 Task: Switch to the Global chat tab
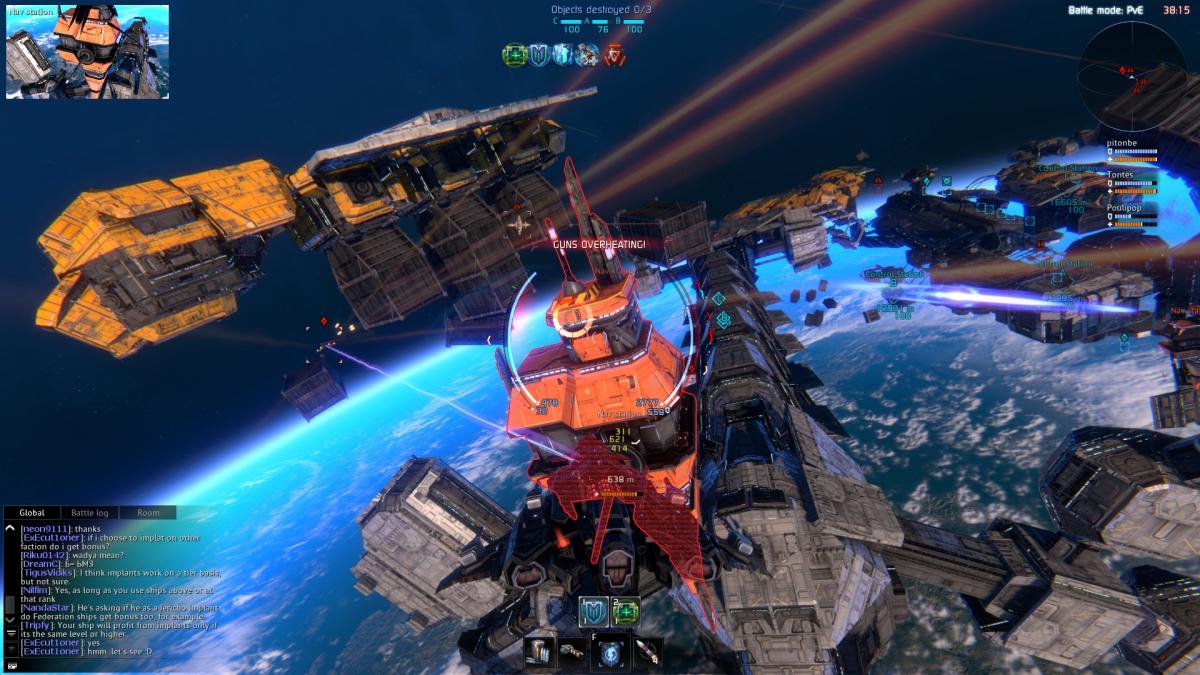pos(32,513)
